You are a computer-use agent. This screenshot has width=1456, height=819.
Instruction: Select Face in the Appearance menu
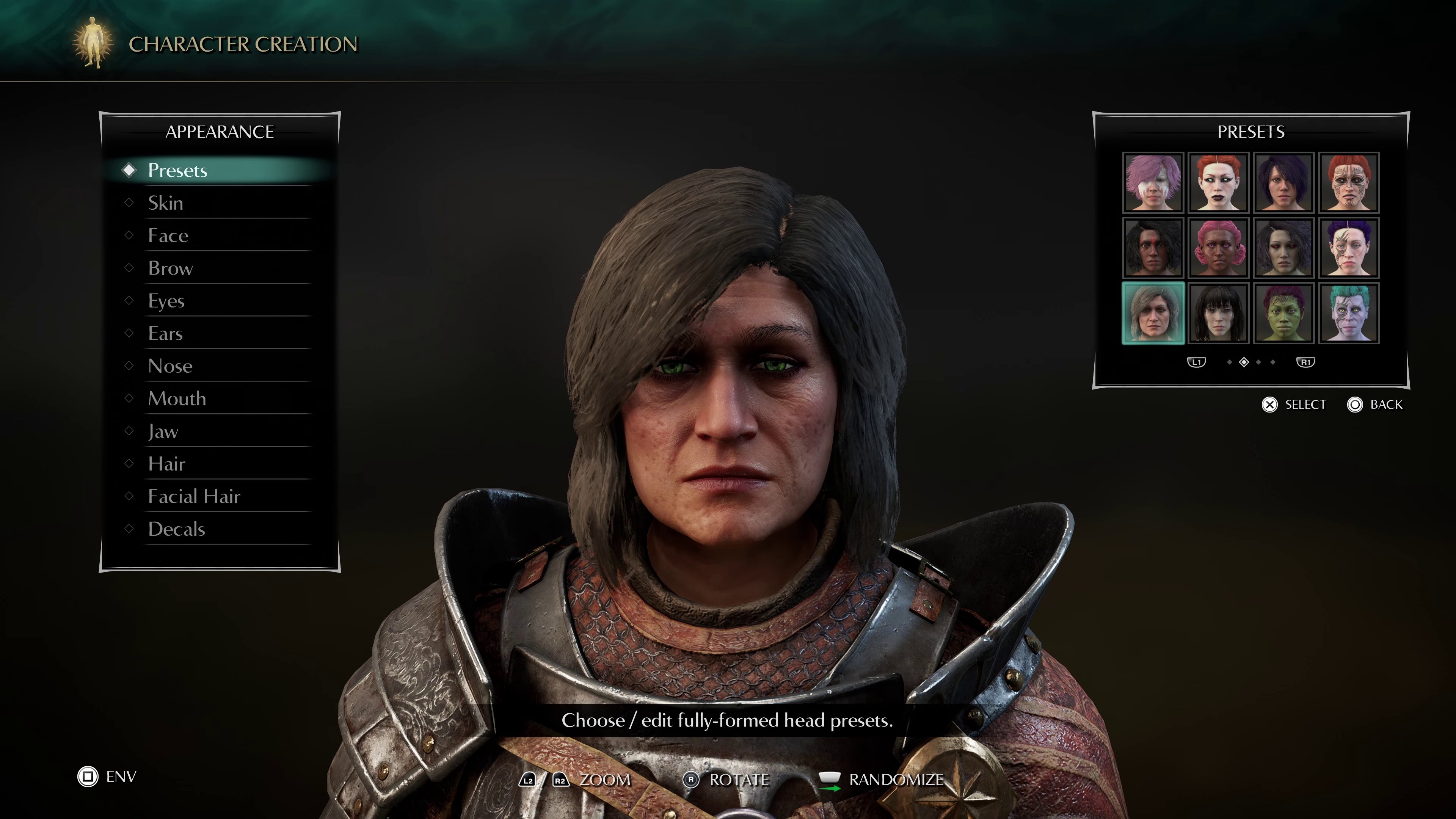(x=168, y=235)
